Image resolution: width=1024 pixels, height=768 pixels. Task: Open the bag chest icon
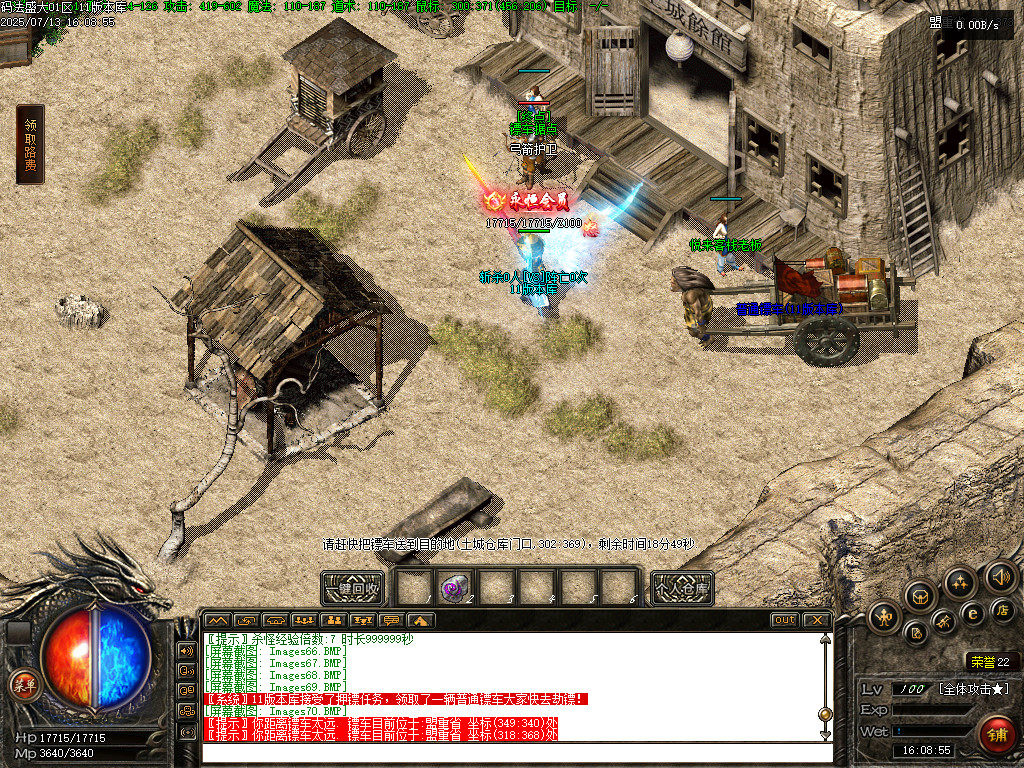pyautogui.click(x=919, y=596)
